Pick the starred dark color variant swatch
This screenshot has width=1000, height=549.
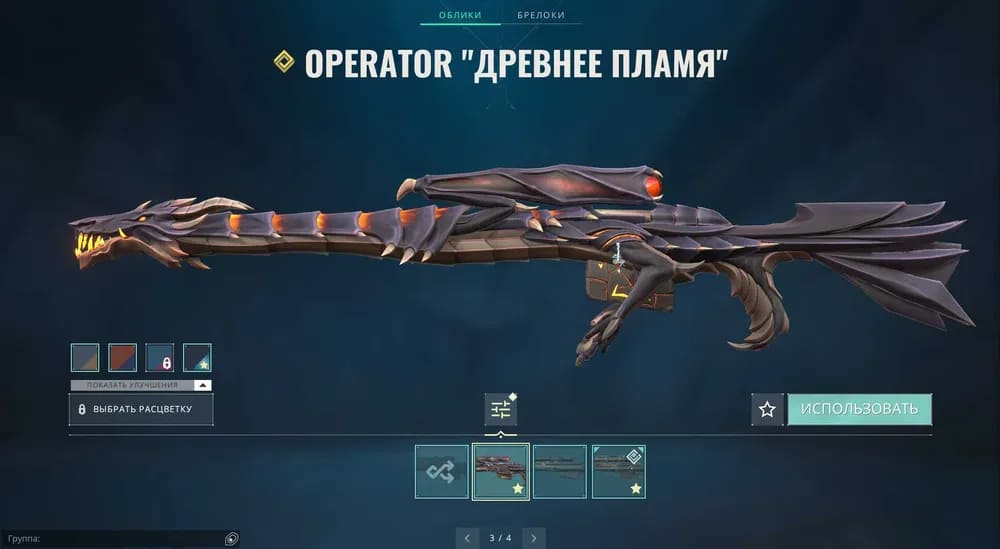point(197,358)
